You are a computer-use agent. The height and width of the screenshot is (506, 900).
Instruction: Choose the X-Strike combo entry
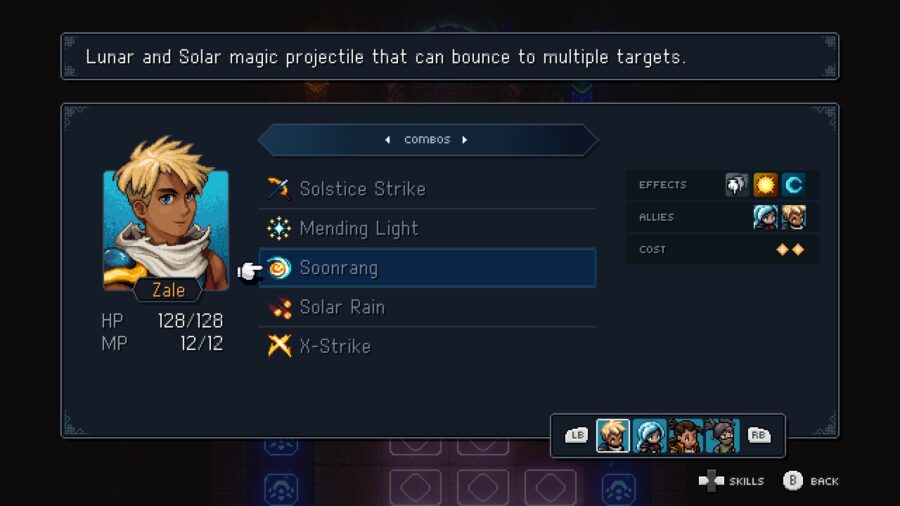click(334, 346)
